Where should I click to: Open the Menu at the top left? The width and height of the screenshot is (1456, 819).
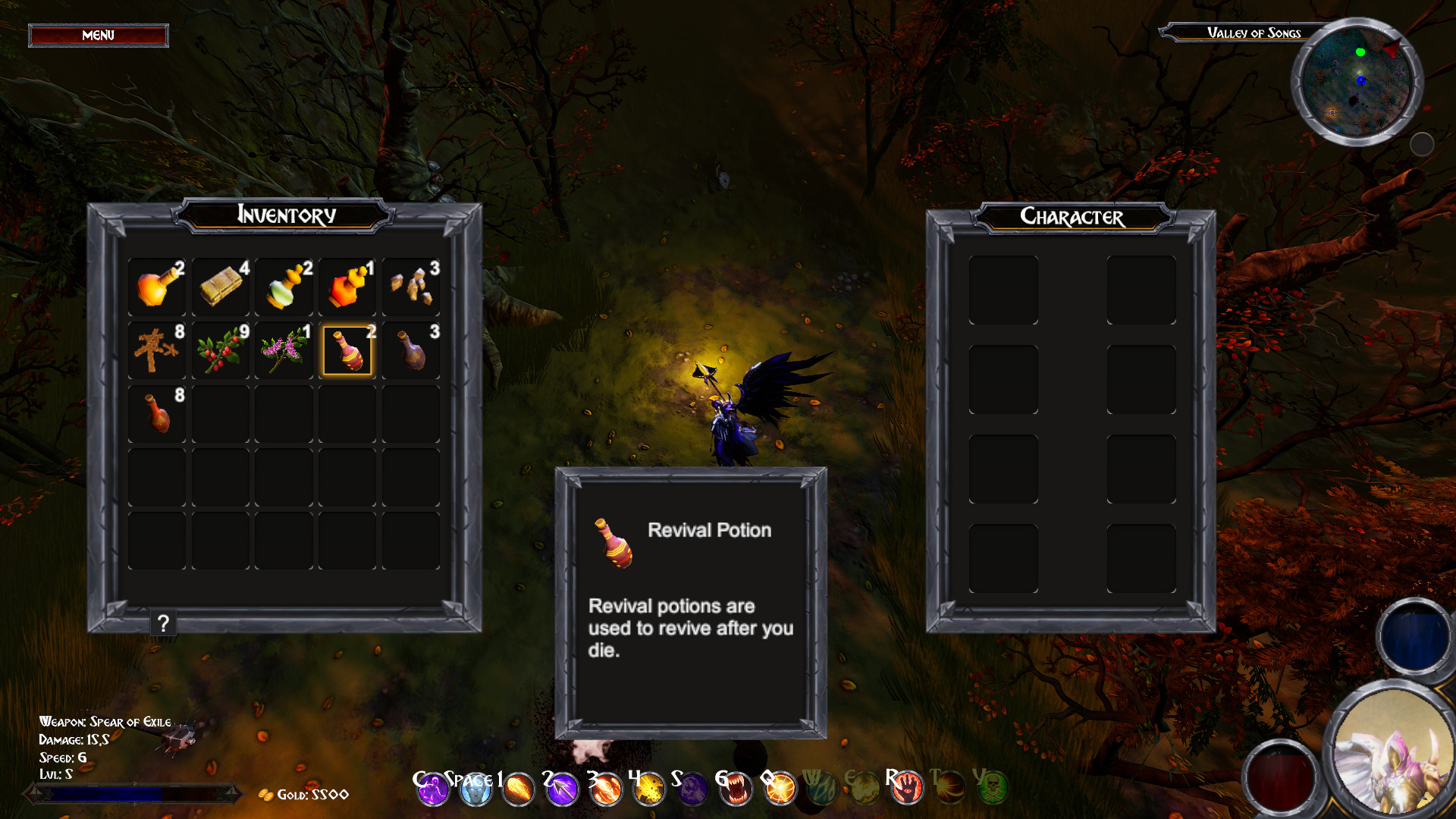pos(97,36)
